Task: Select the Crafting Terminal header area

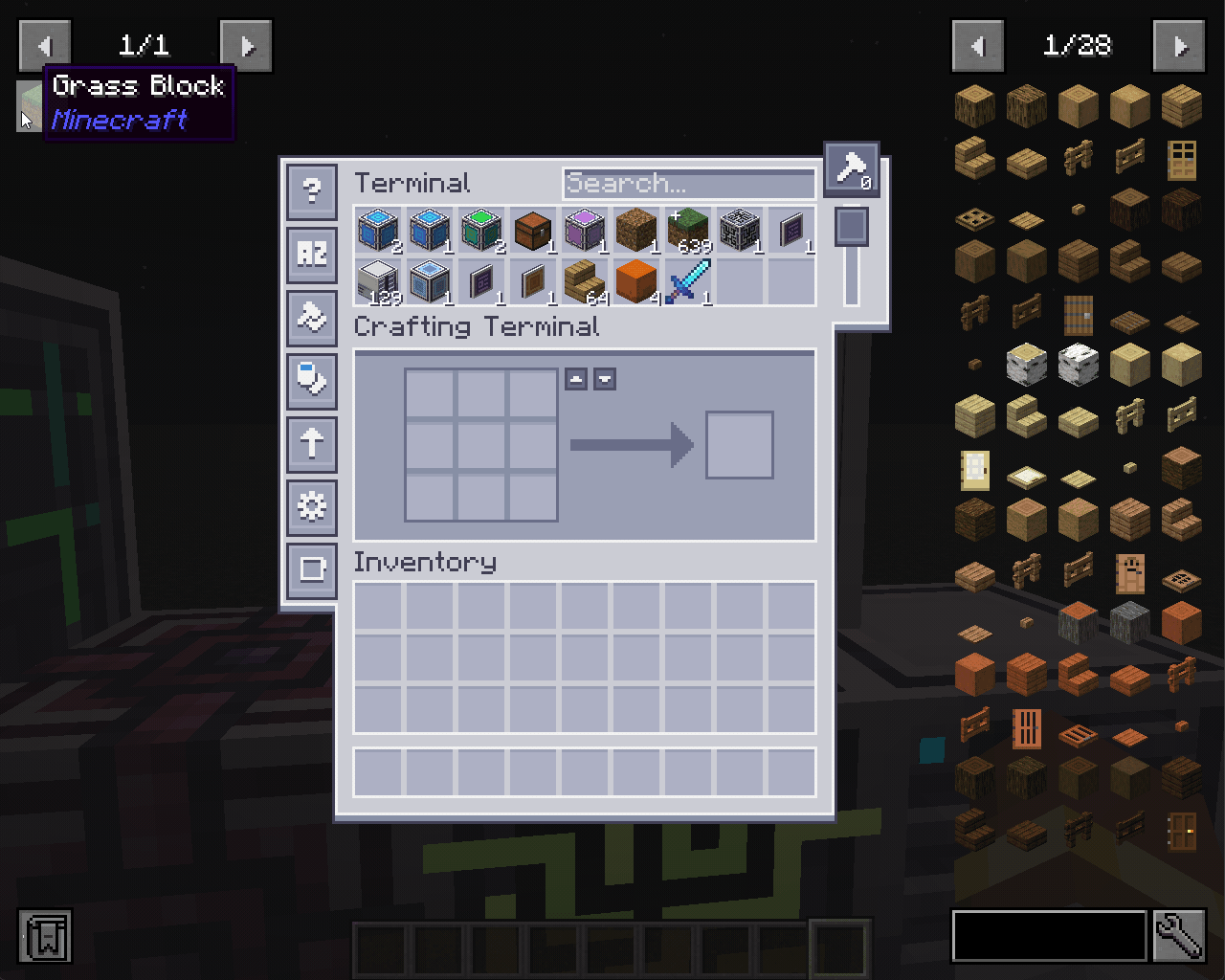Action: (x=476, y=327)
